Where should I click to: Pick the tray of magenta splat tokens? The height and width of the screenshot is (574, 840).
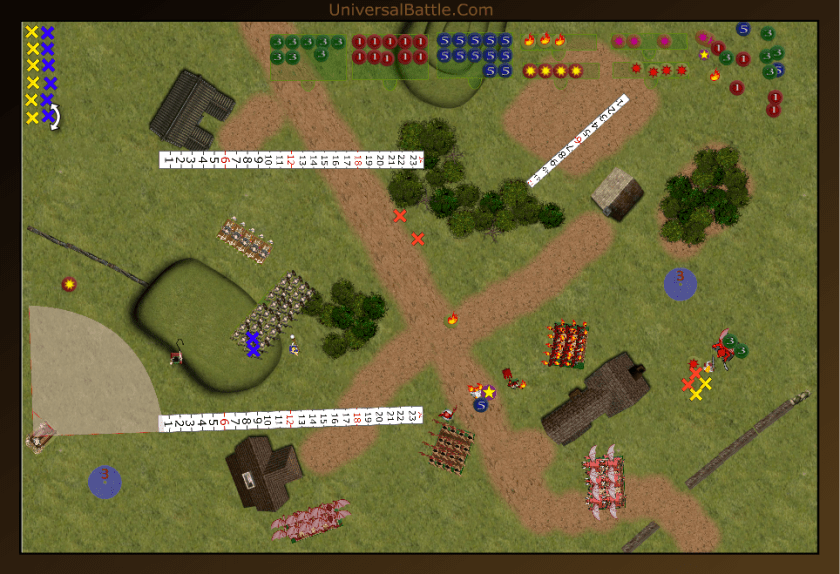pos(649,42)
